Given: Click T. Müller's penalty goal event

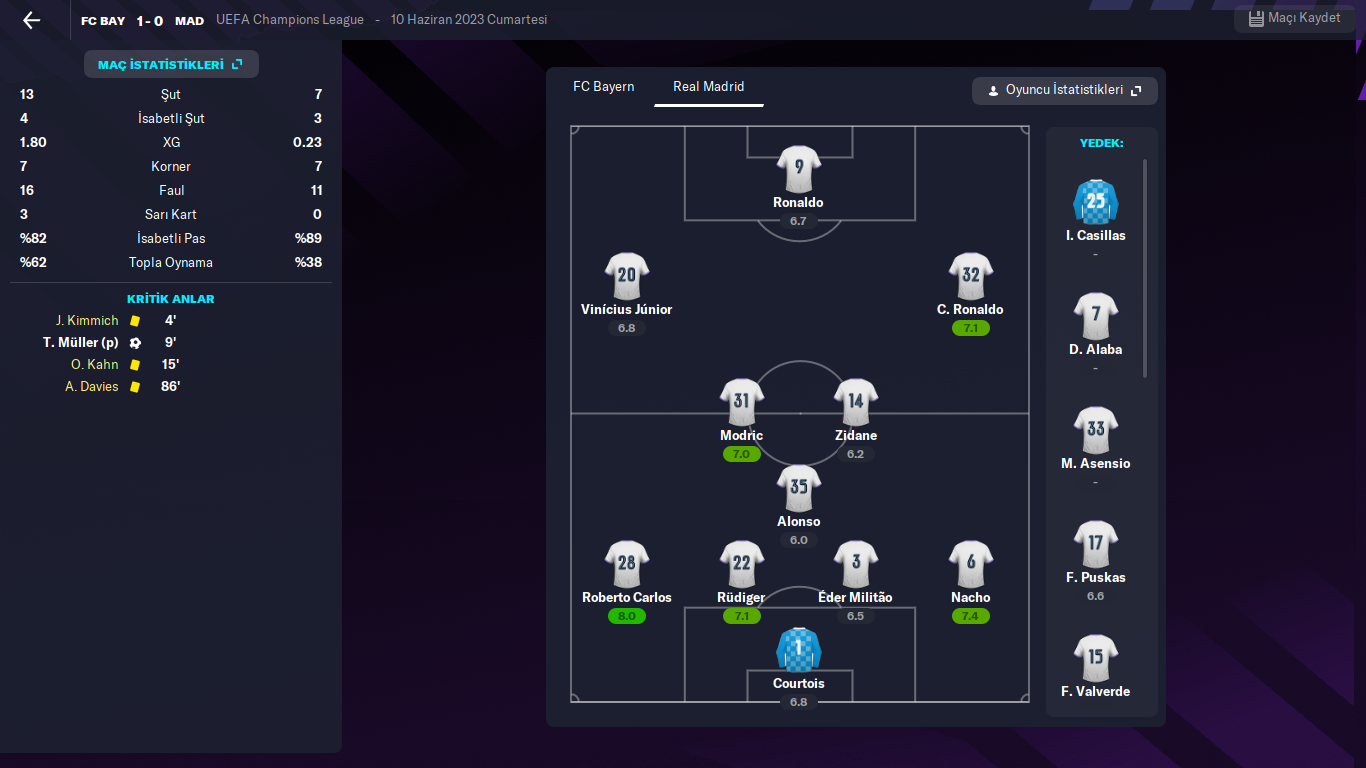Looking at the screenshot, I should tap(81, 343).
